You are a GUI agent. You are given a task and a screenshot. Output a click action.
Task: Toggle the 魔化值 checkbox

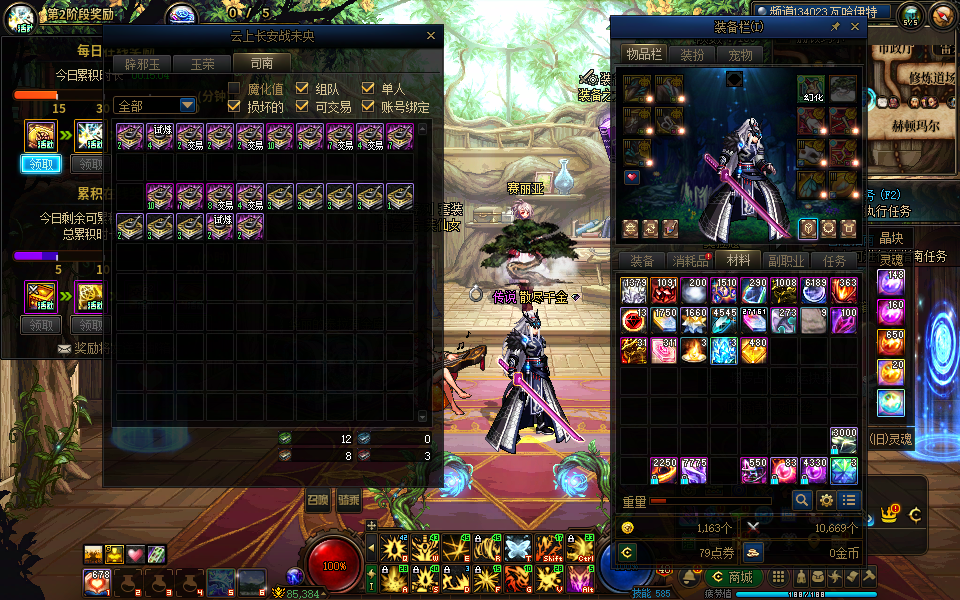[x=235, y=89]
